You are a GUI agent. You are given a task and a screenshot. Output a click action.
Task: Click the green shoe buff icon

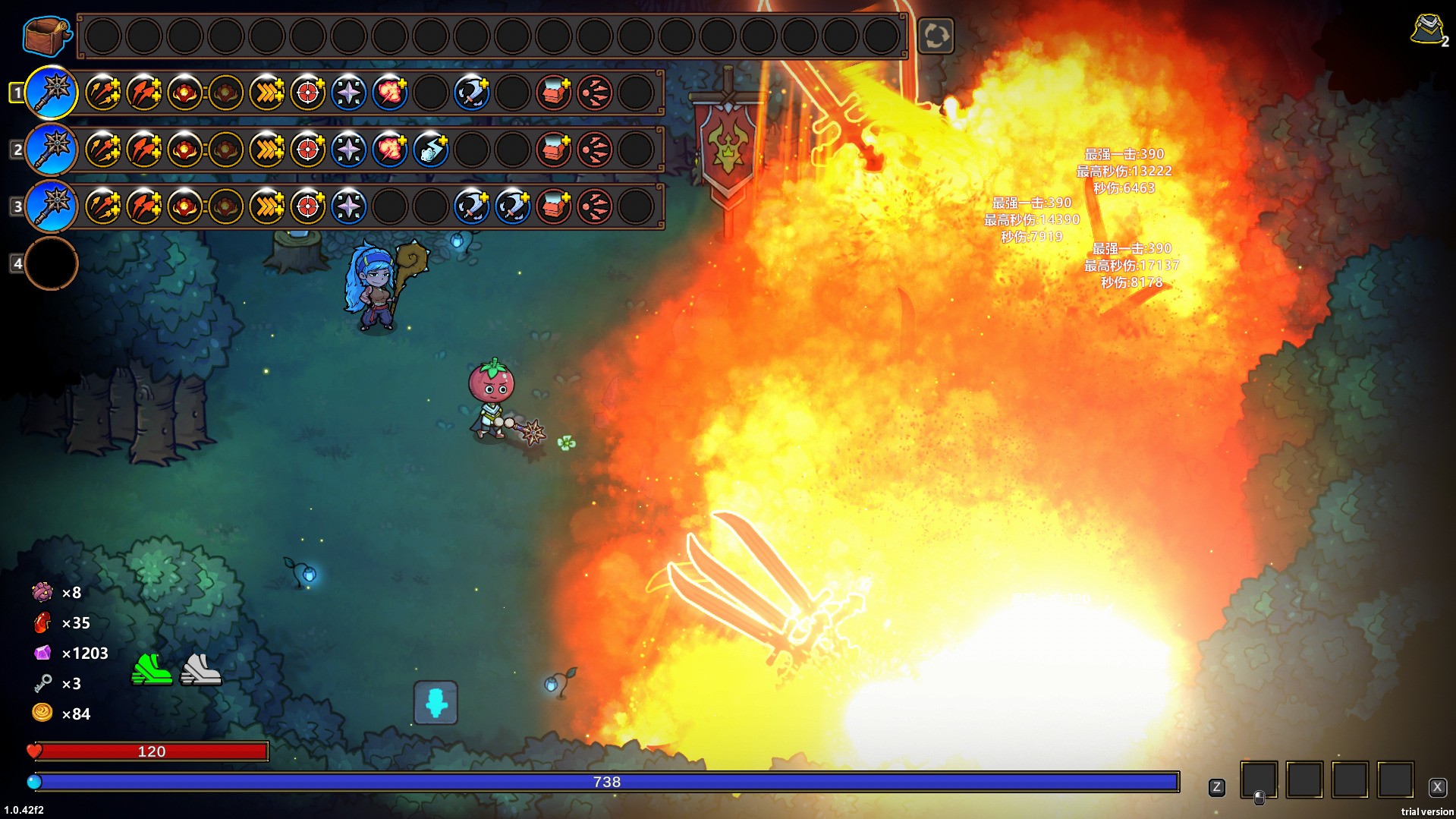pos(152,669)
